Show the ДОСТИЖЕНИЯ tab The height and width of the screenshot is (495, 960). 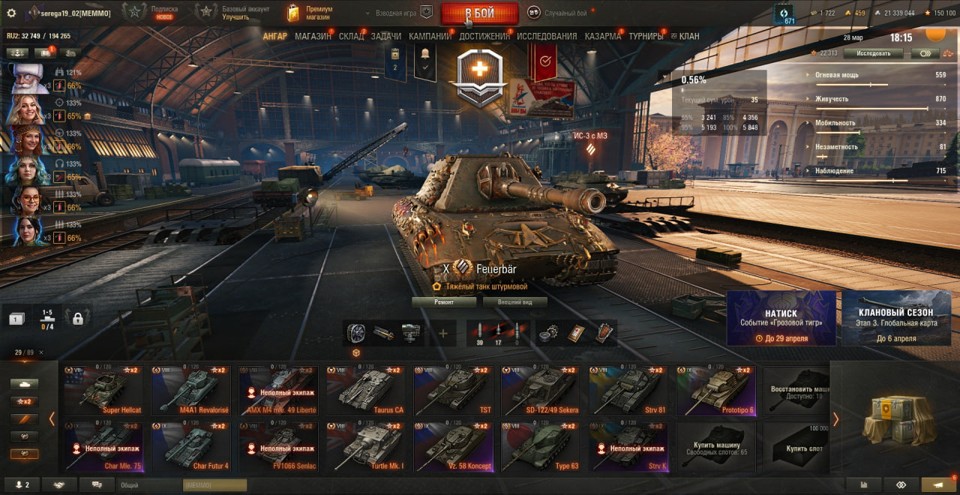click(484, 36)
